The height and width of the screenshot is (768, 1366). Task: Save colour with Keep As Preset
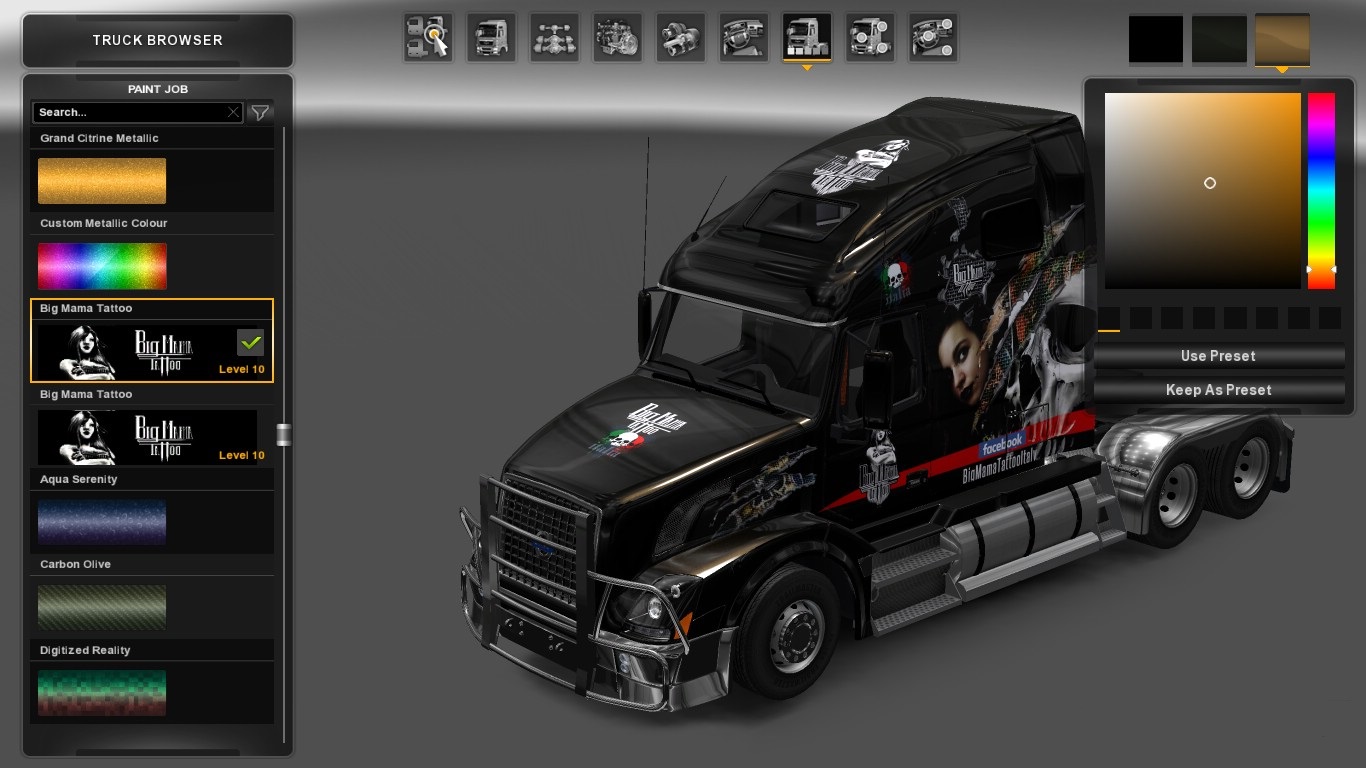coord(1218,390)
